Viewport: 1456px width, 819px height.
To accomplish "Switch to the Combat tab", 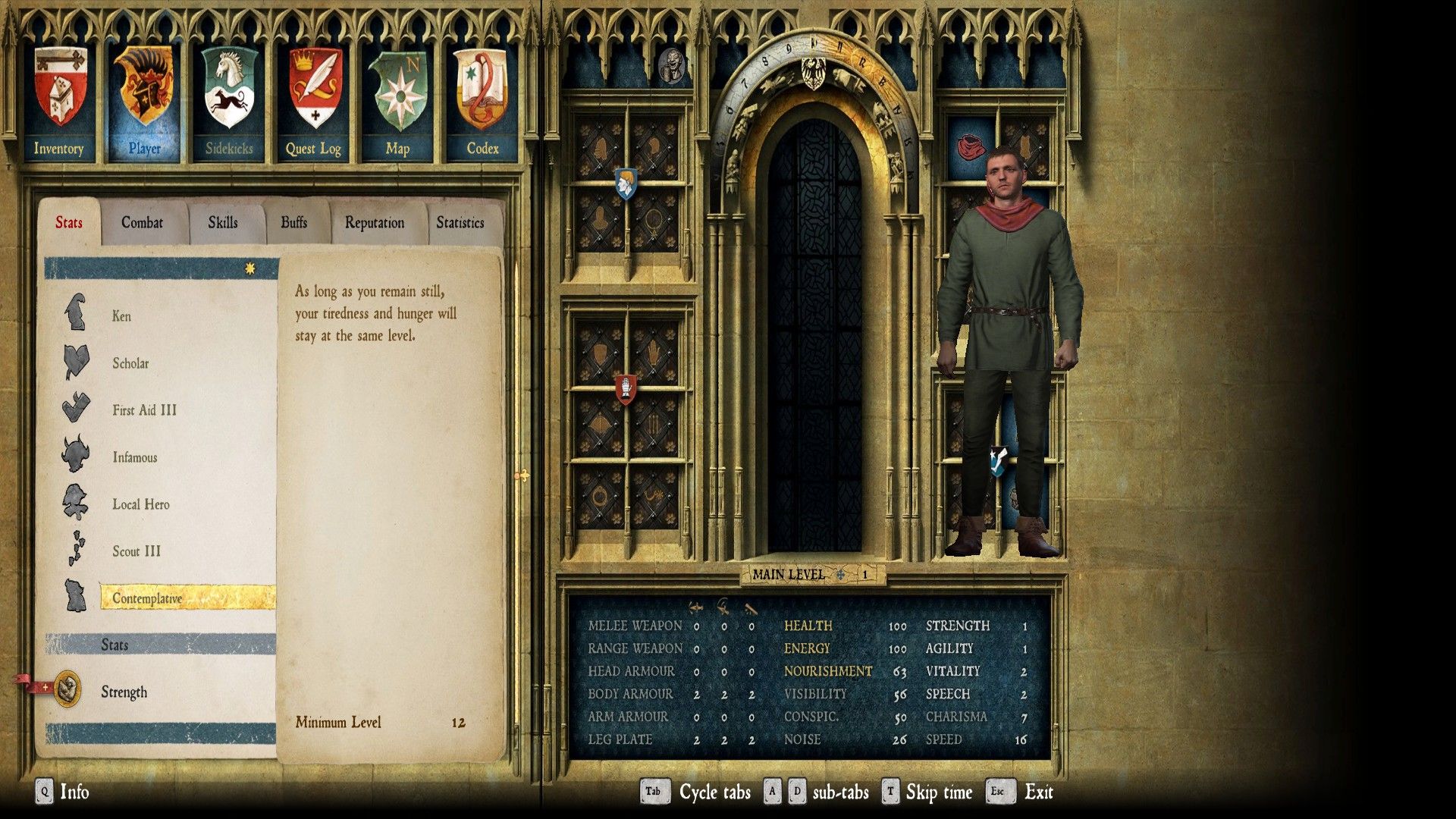I will 143,222.
